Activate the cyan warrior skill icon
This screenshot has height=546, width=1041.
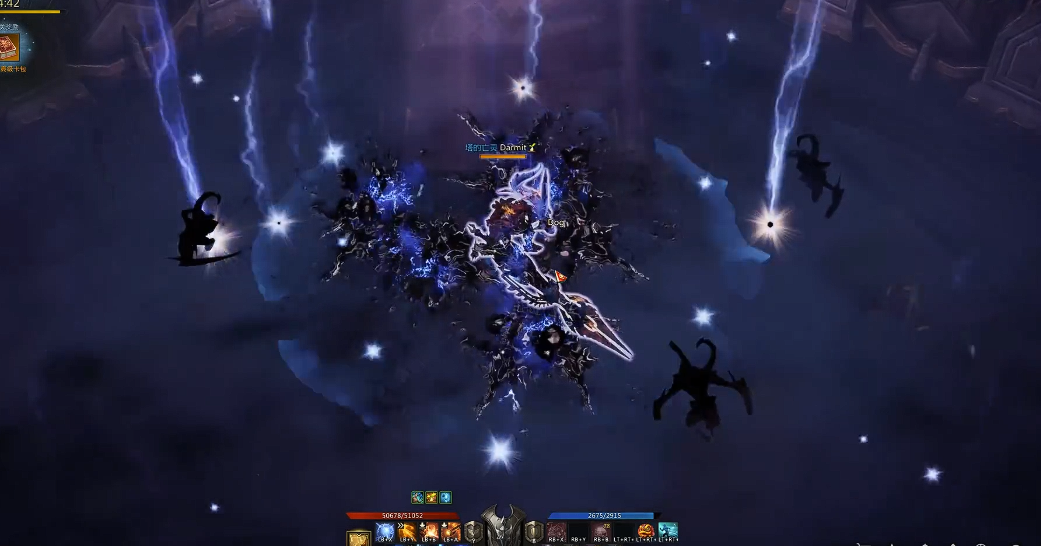[668, 531]
